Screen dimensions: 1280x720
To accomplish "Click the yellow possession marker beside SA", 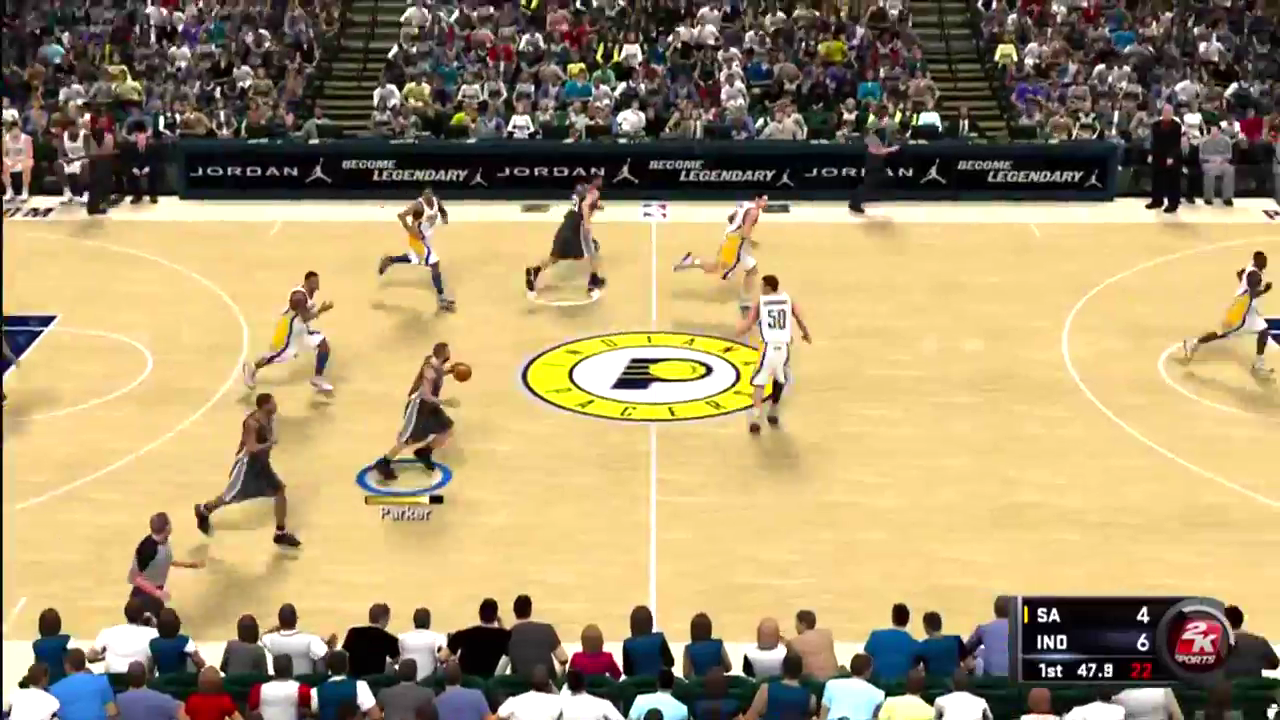I will point(1024,615).
